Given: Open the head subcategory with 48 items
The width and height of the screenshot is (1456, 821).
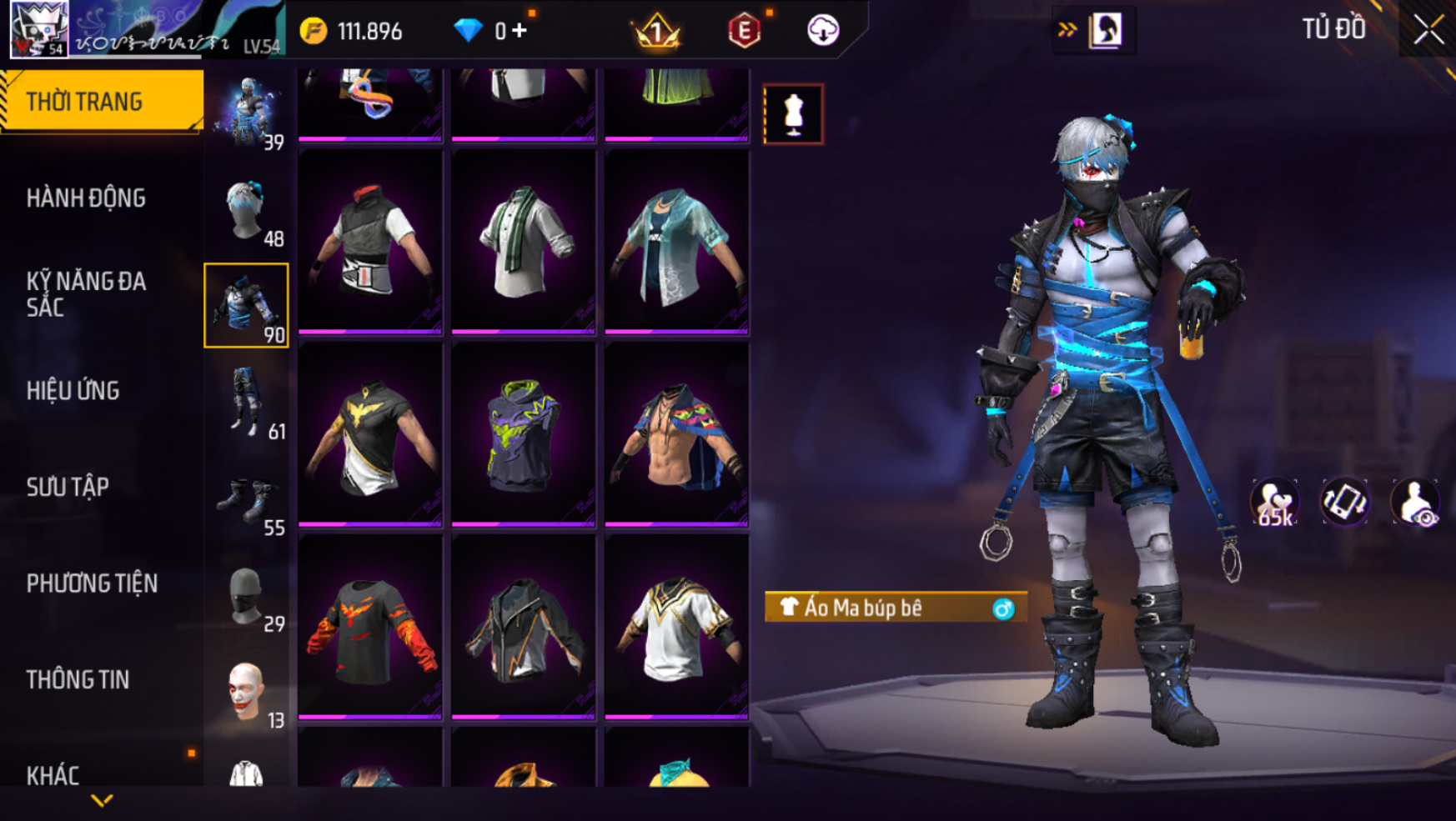Looking at the screenshot, I should pyautogui.click(x=247, y=211).
